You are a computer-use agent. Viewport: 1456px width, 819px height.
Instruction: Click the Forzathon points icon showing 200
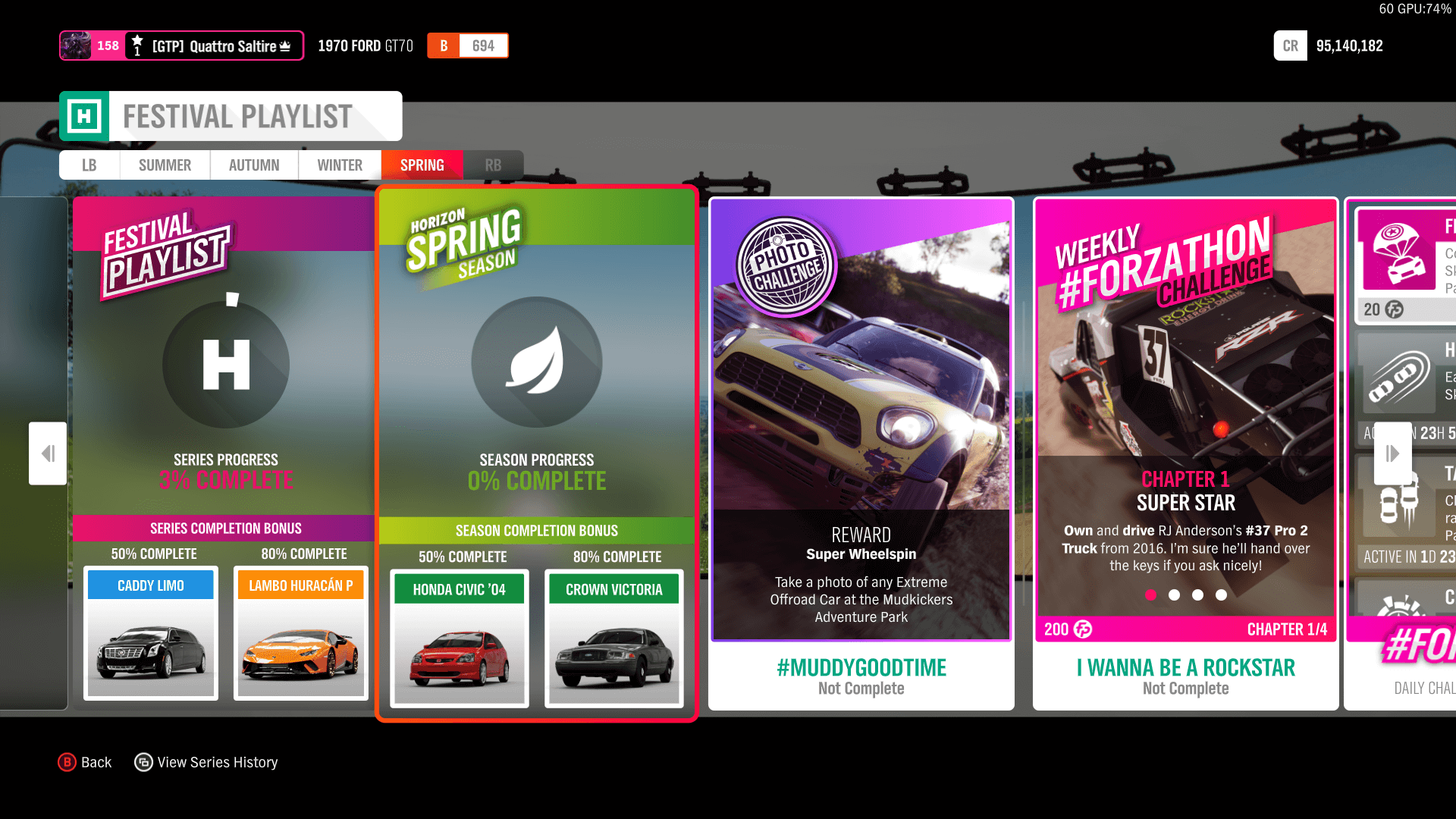(x=1081, y=629)
